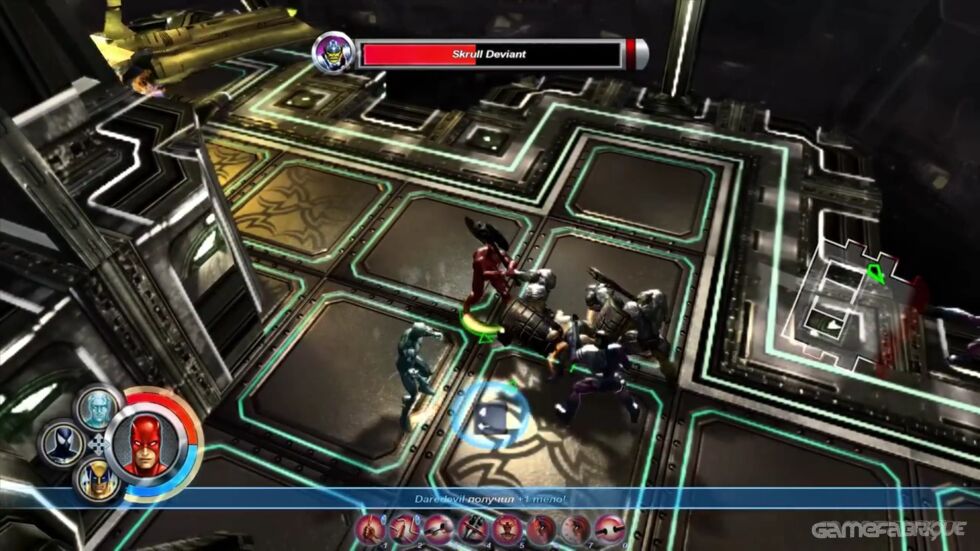Switch to the Wolverine portrait

[x=98, y=479]
